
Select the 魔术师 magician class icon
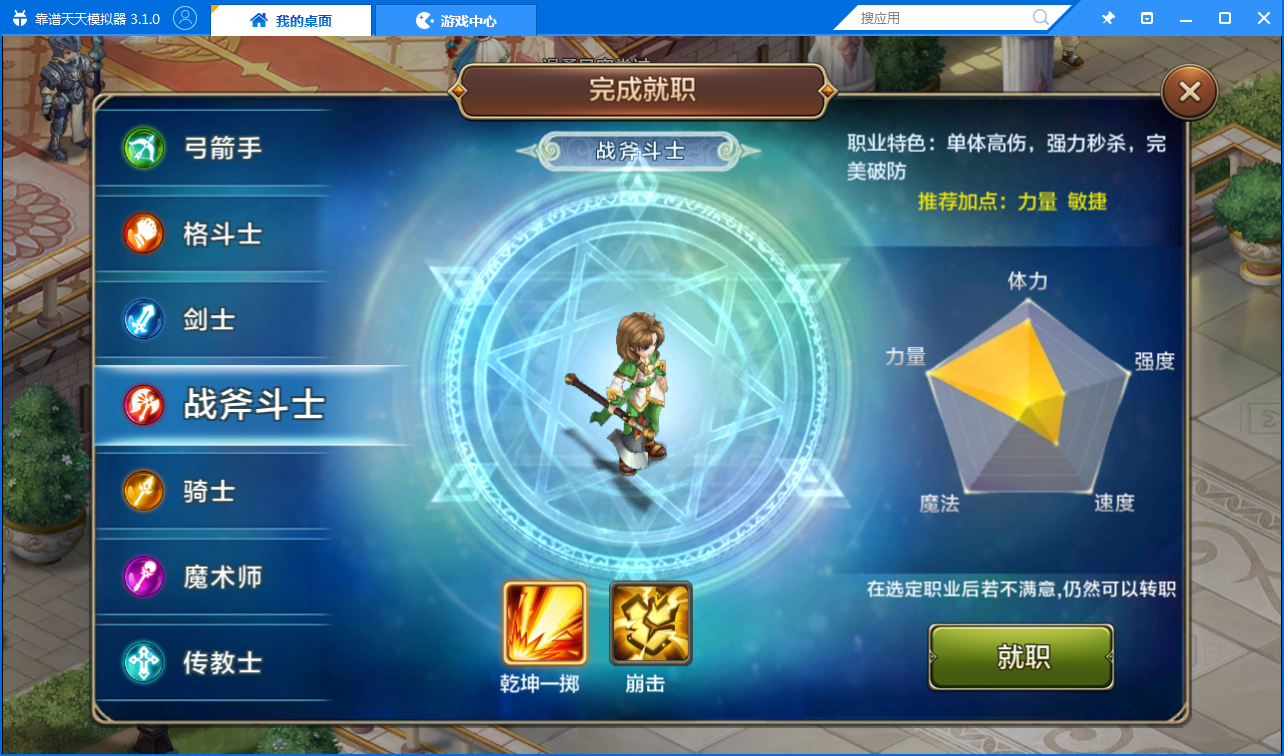coord(142,576)
